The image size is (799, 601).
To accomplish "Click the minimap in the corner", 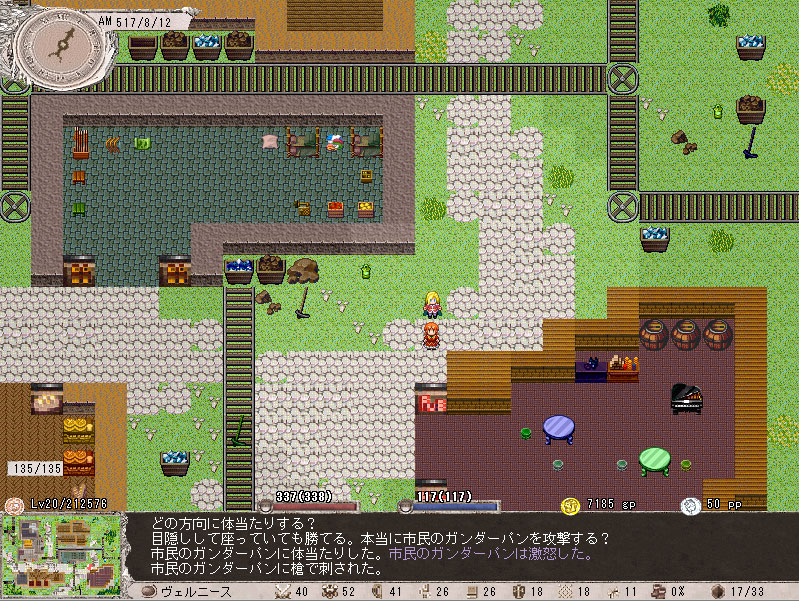I will click(x=62, y=550).
